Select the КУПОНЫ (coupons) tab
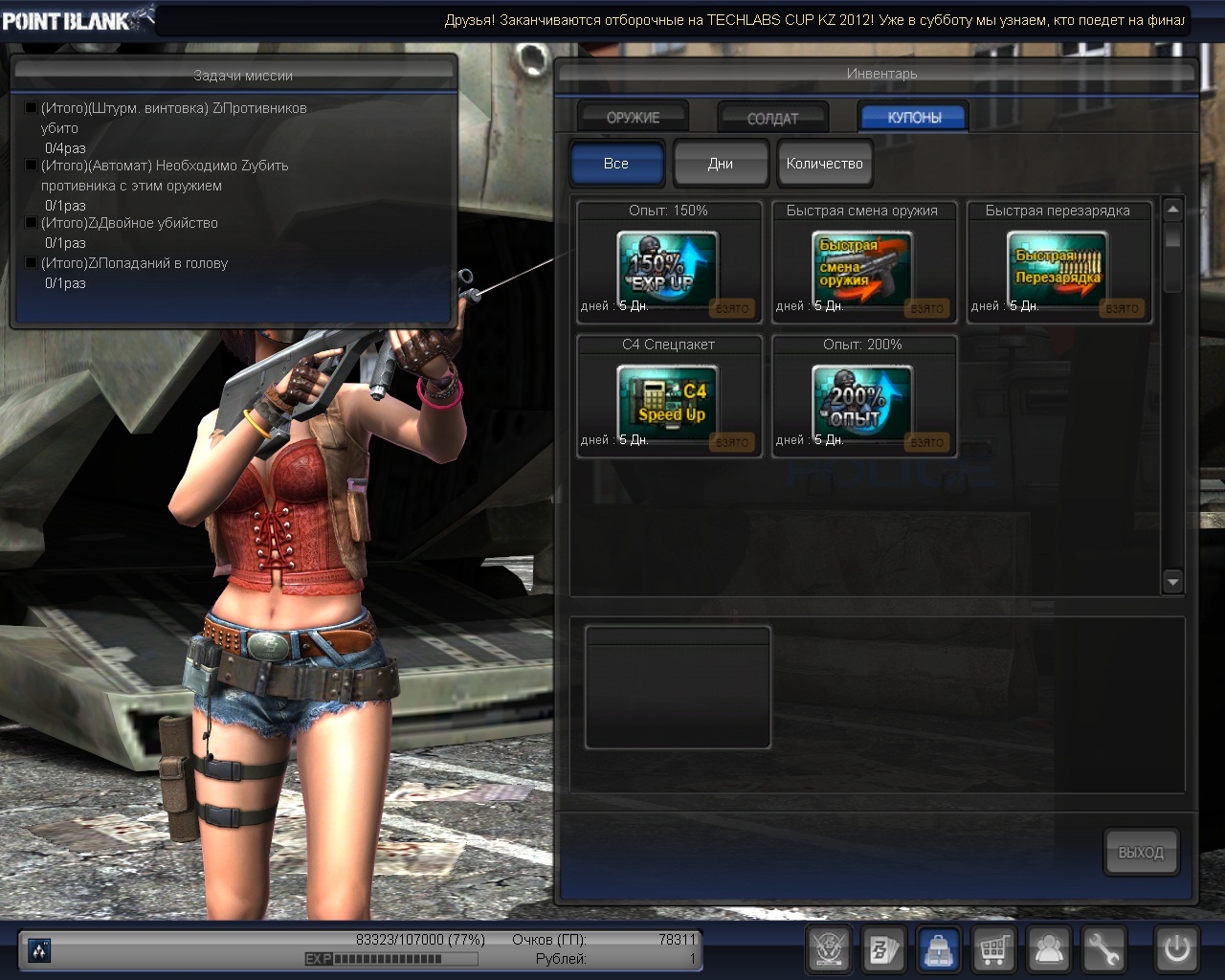 tap(913, 117)
